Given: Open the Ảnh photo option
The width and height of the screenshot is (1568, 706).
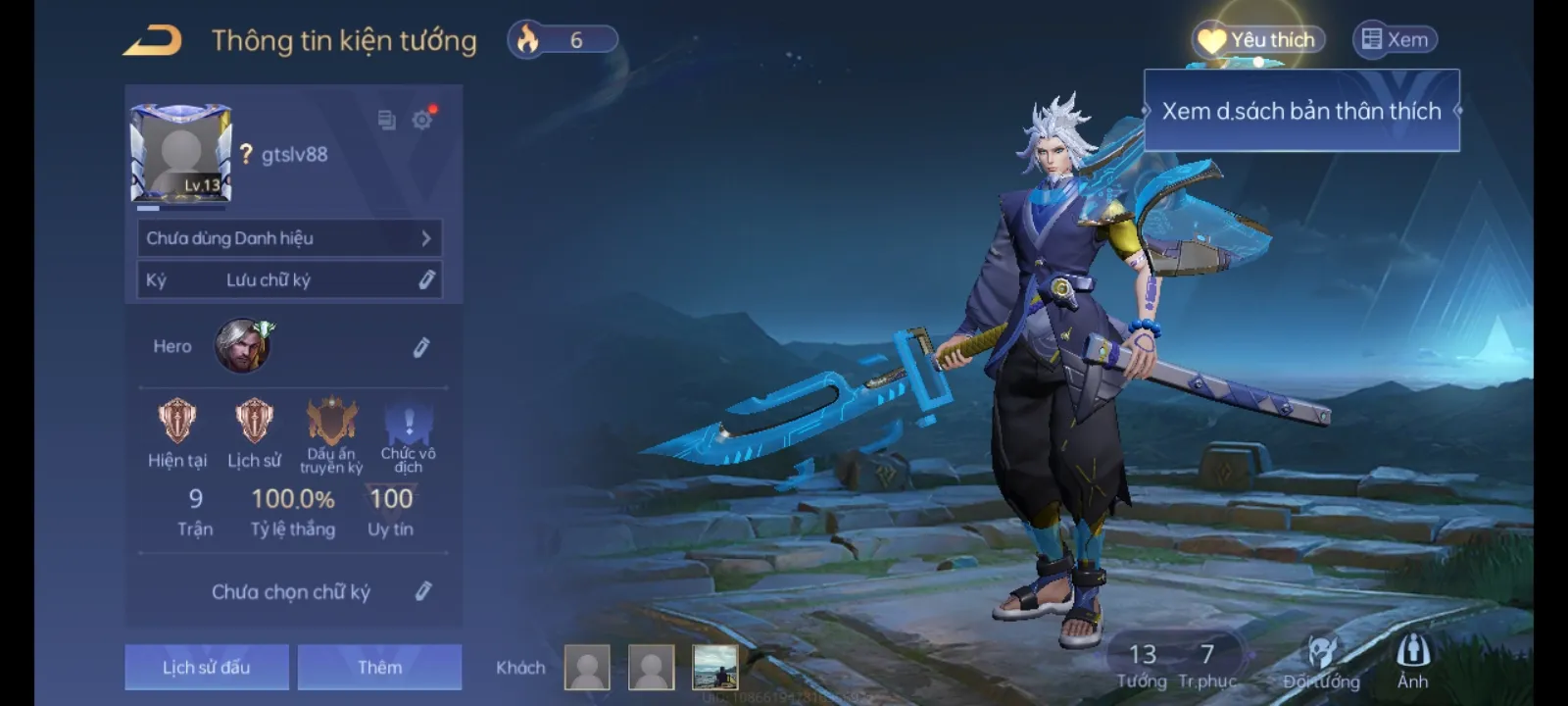Looking at the screenshot, I should [x=1412, y=662].
